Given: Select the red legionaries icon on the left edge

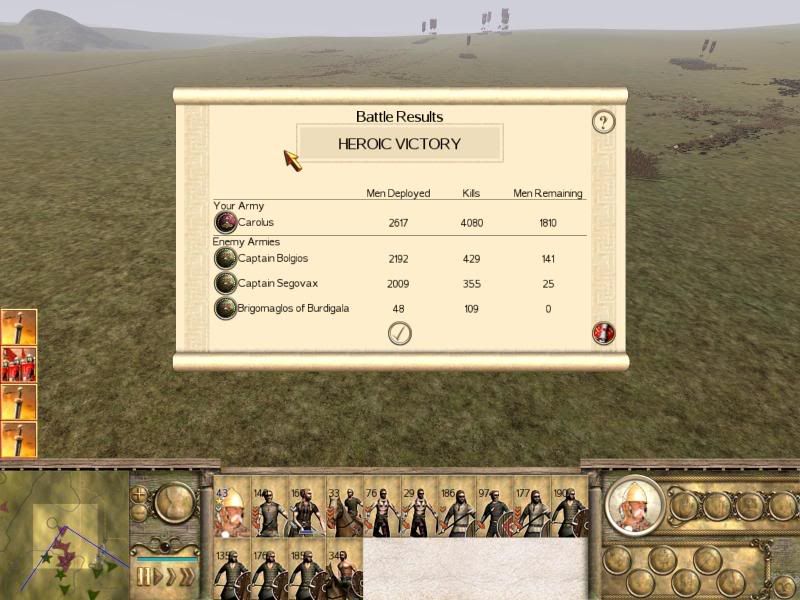Looking at the screenshot, I should [19, 364].
